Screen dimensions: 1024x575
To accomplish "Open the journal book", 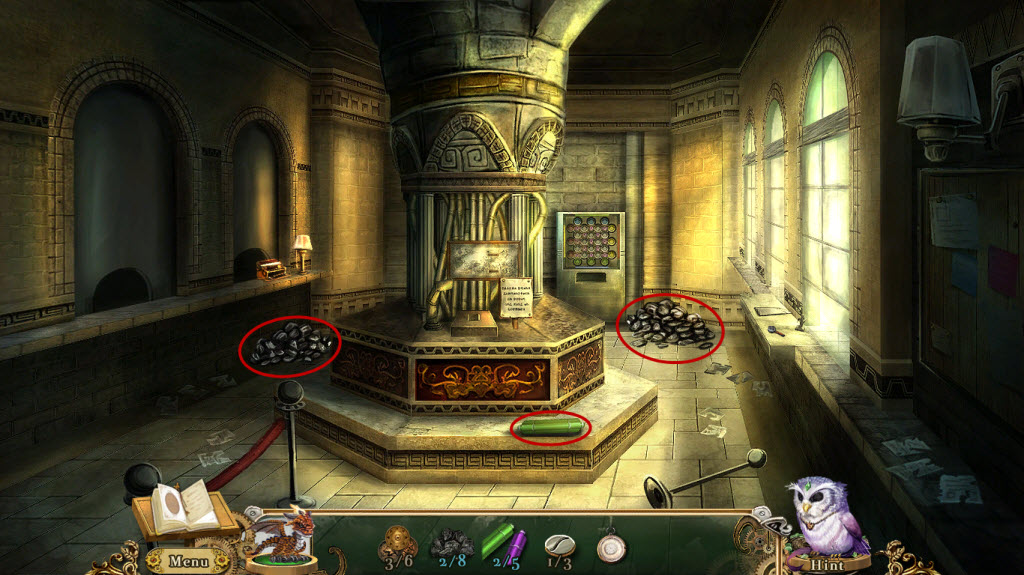I will tap(186, 508).
